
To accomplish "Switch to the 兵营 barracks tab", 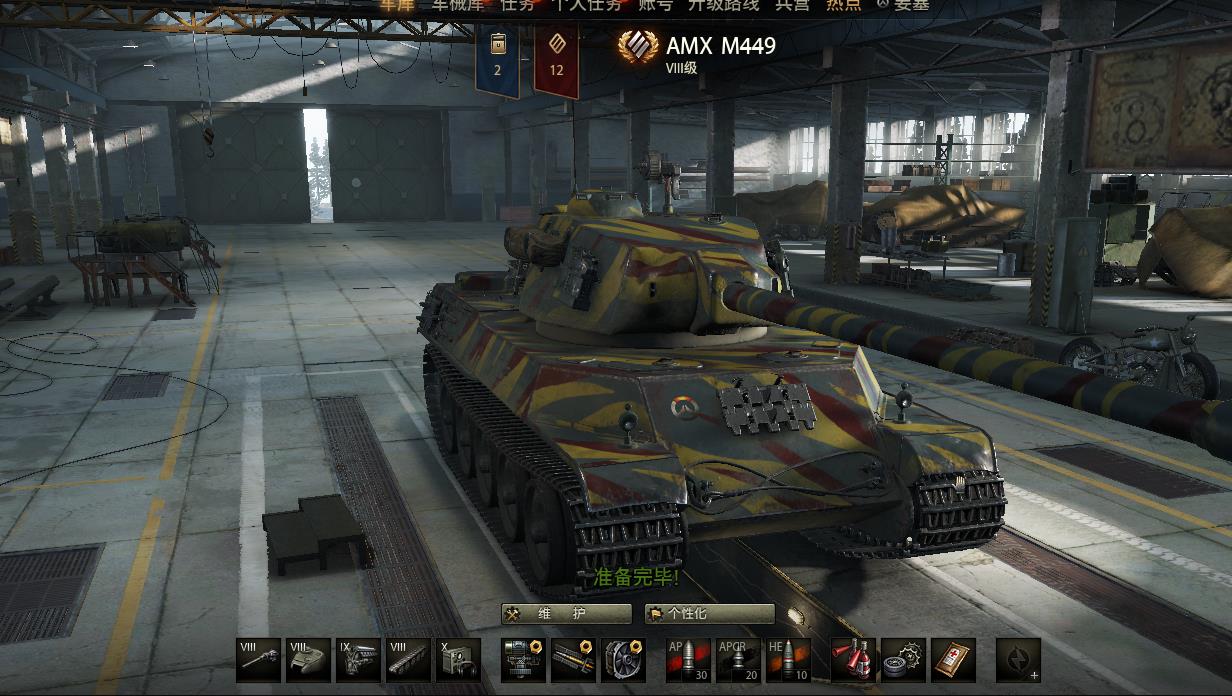I will coord(792,5).
